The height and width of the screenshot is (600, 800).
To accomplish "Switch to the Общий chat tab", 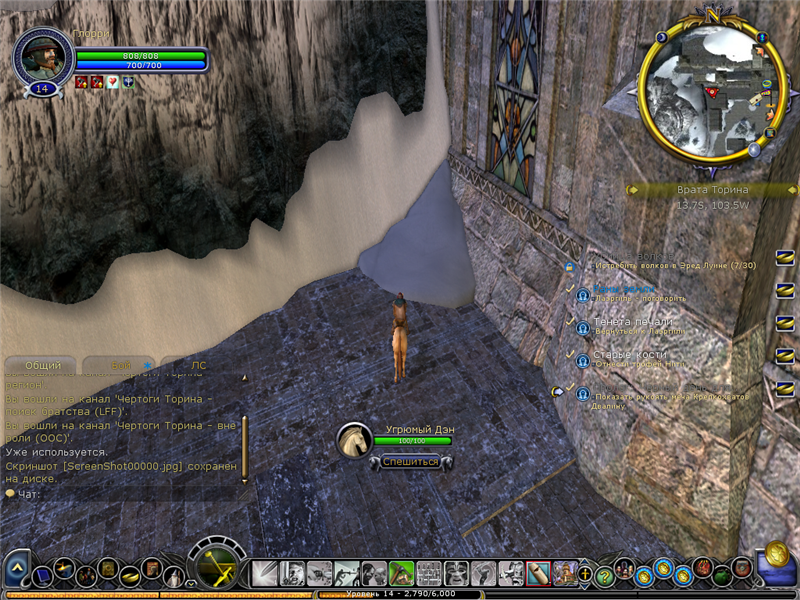I will coord(43,366).
